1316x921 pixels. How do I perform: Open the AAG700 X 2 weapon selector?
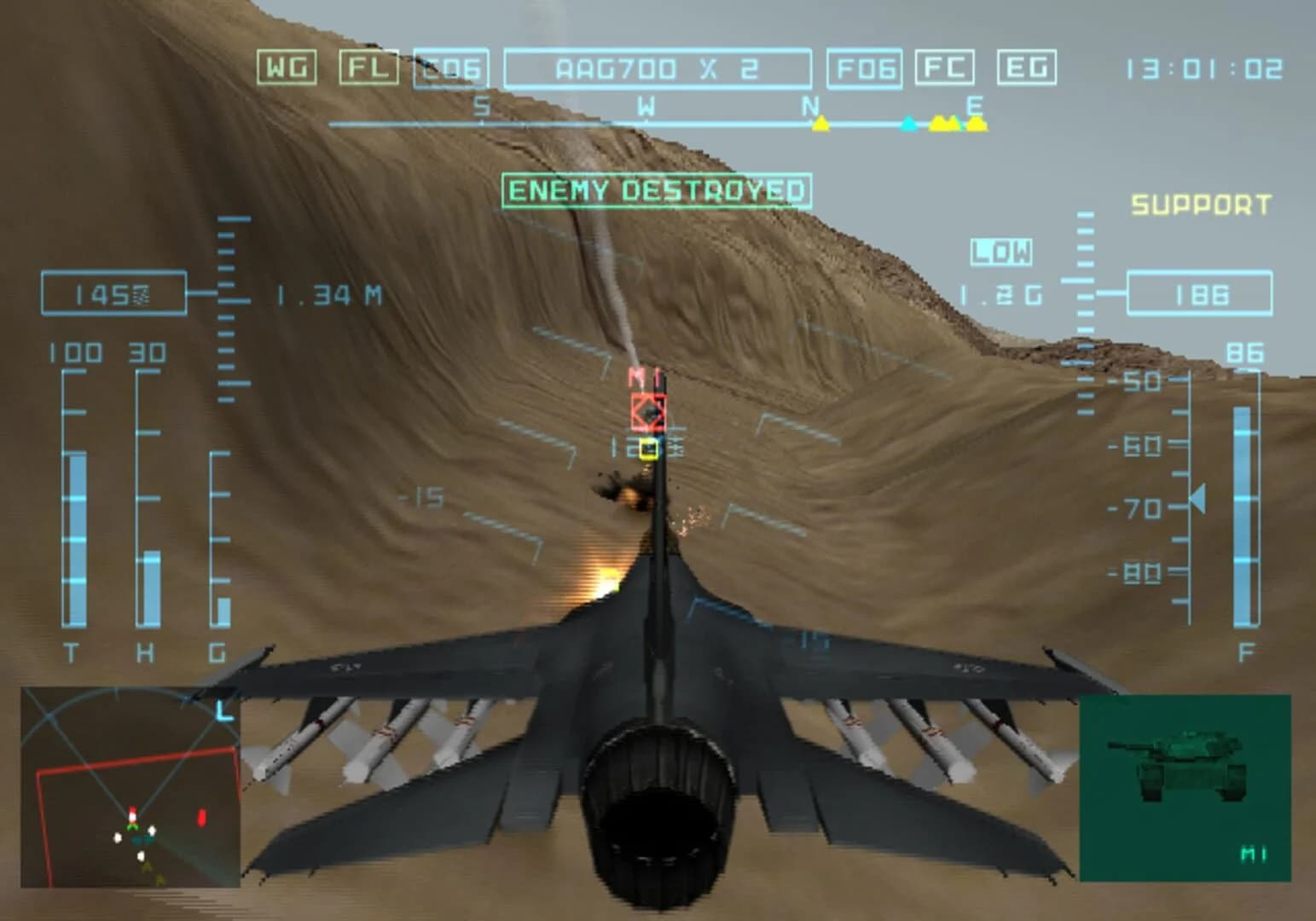tap(657, 68)
